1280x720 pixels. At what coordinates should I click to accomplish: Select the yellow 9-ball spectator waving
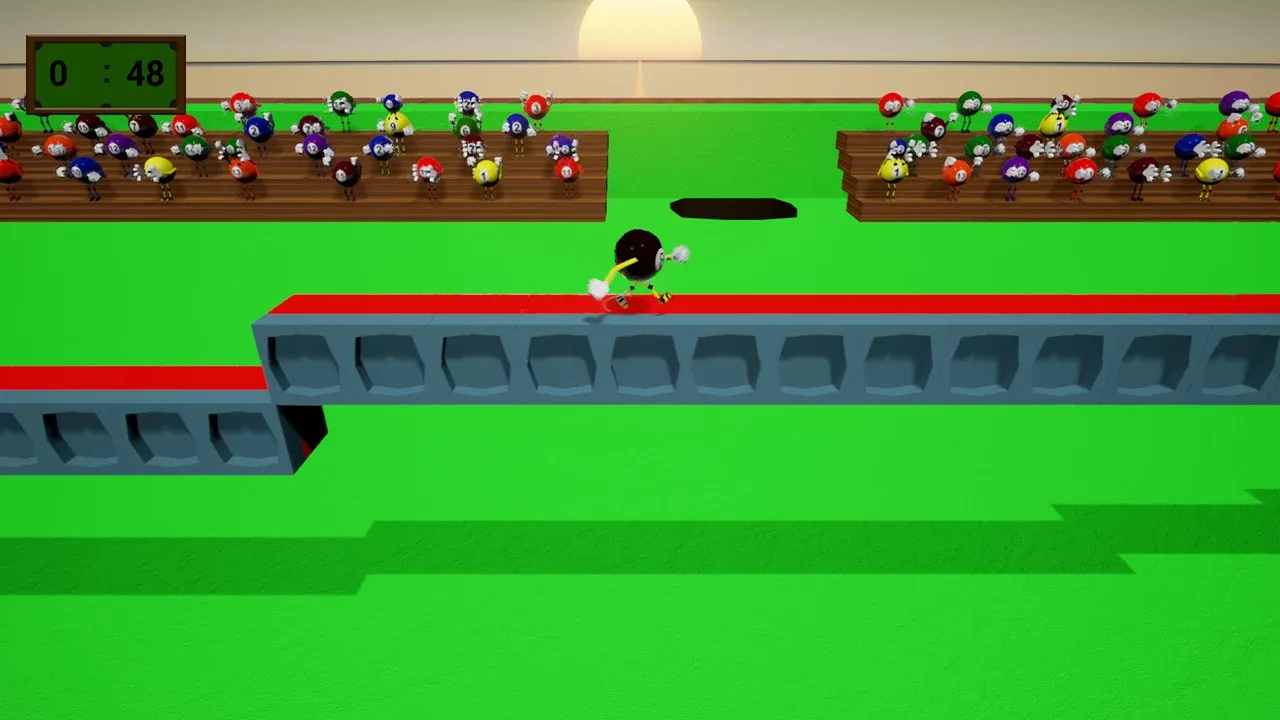395,126
